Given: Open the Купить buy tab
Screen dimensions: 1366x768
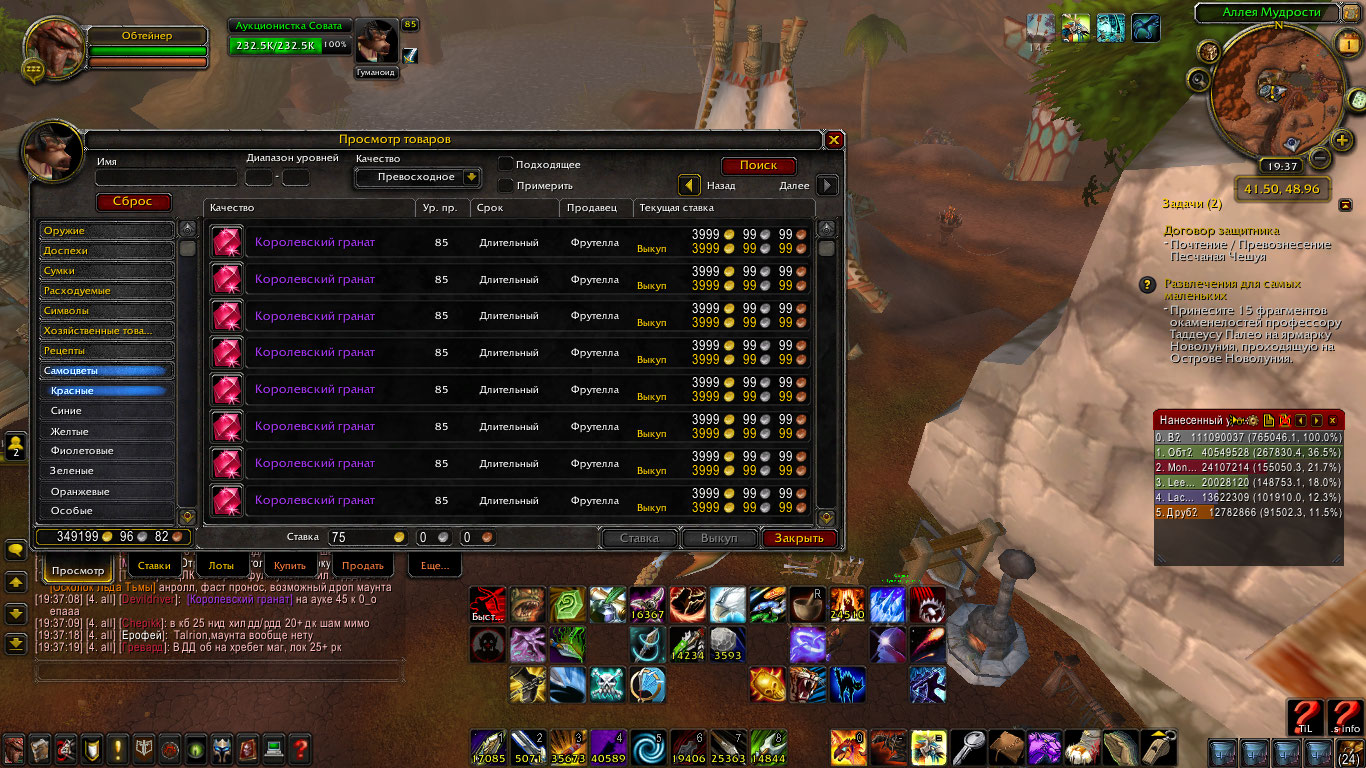Looking at the screenshot, I should click(290, 566).
